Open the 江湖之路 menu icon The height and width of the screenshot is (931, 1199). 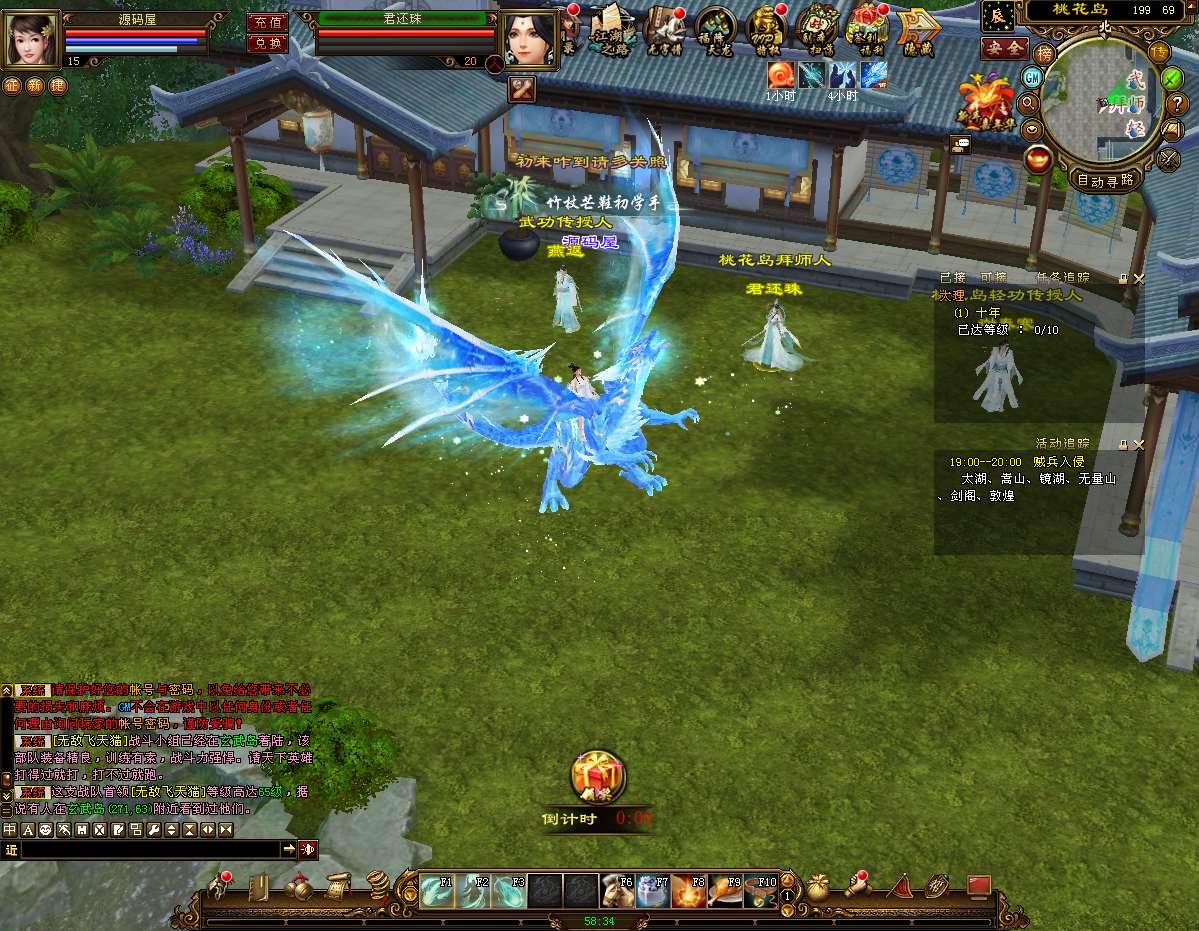tap(611, 29)
